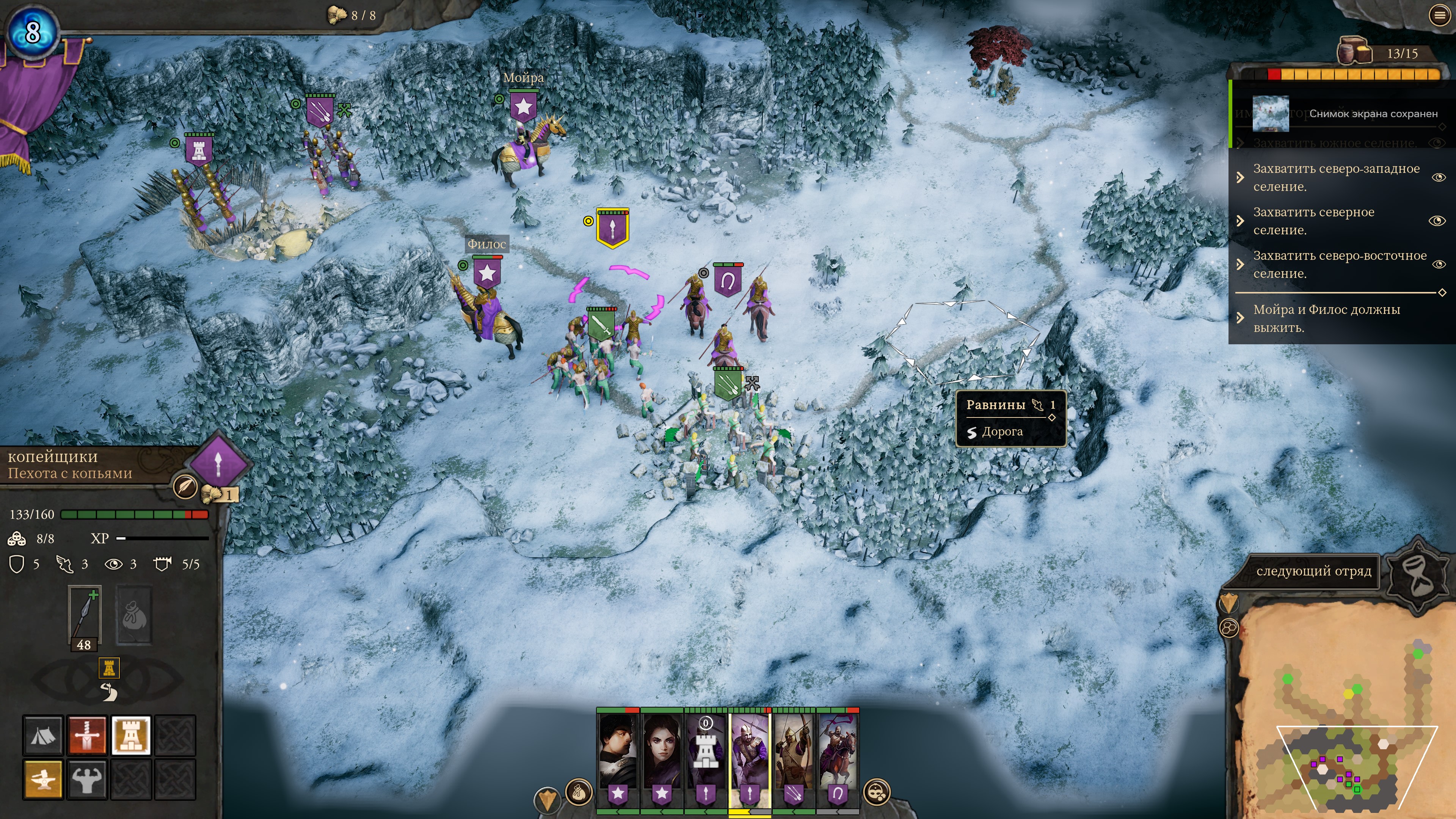Toggle eye icon for 'Захватить северное селение'
Image resolution: width=1456 pixels, height=819 pixels.
[x=1437, y=220]
